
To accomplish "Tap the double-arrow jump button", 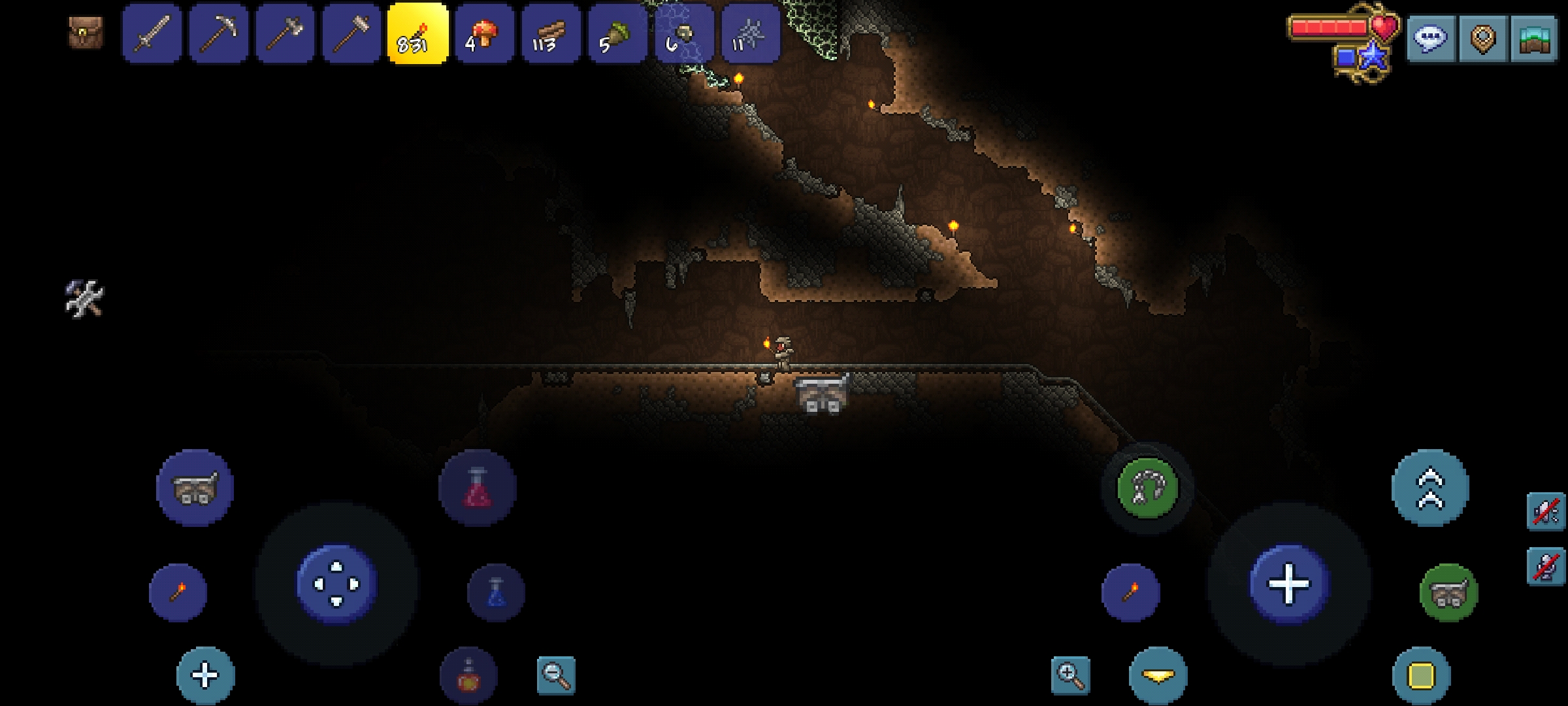I will point(1430,488).
